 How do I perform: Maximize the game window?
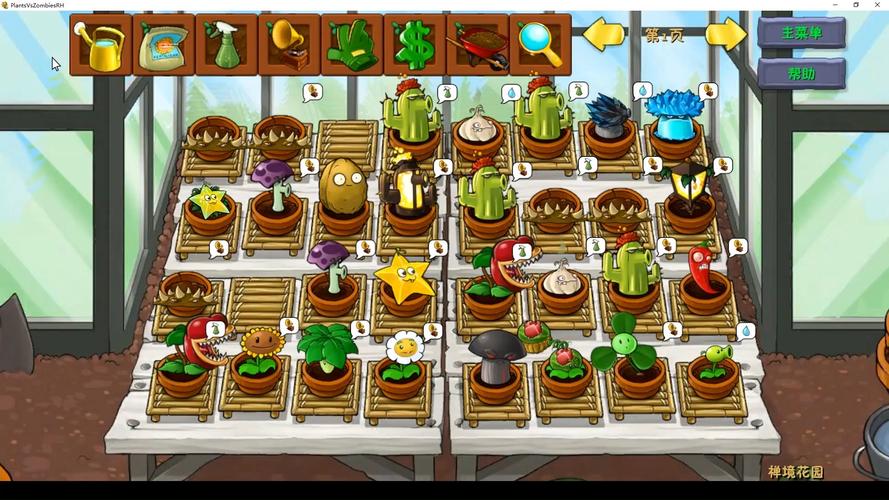(x=855, y=5)
